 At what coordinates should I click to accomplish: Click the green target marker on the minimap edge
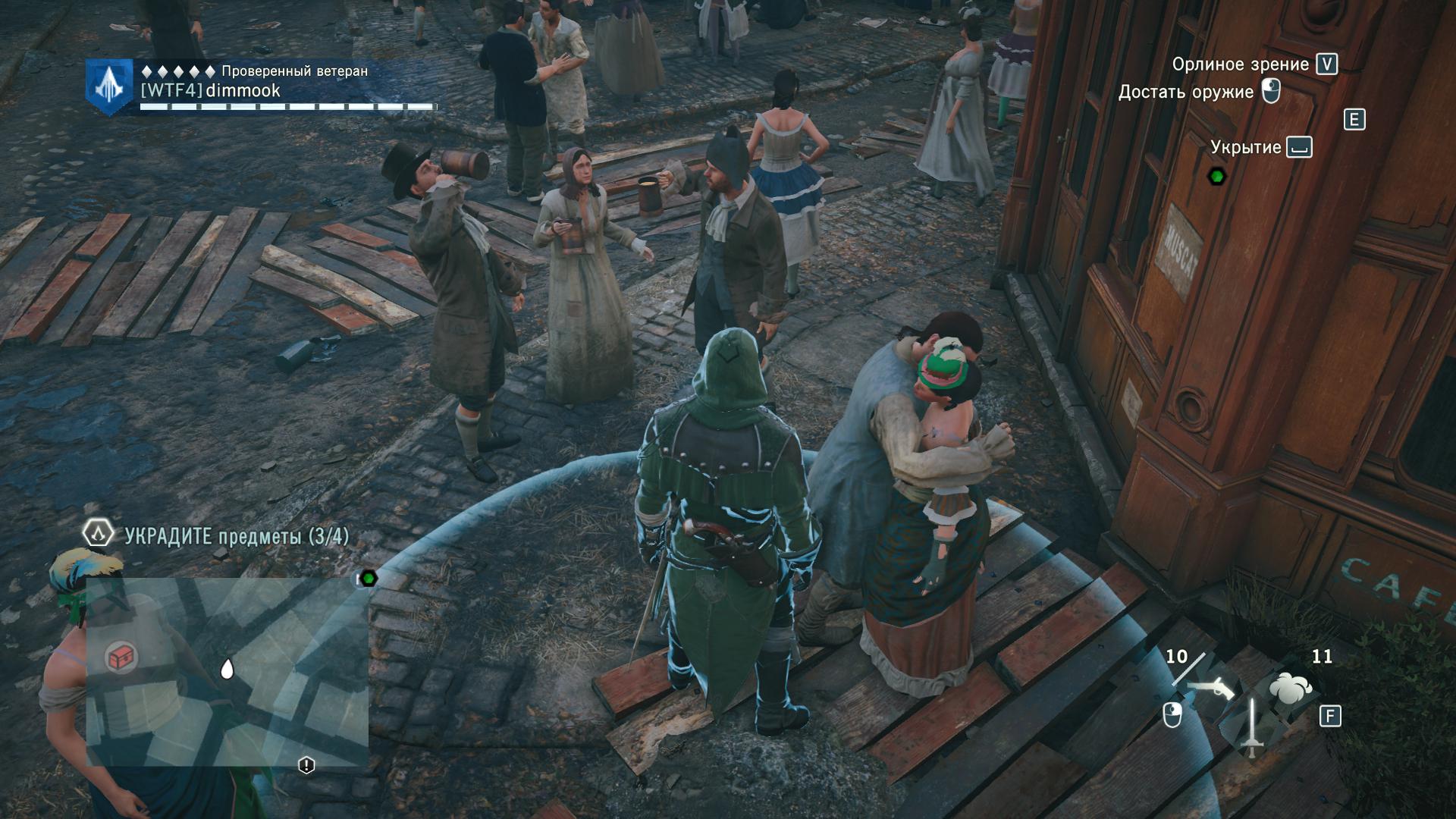click(369, 579)
